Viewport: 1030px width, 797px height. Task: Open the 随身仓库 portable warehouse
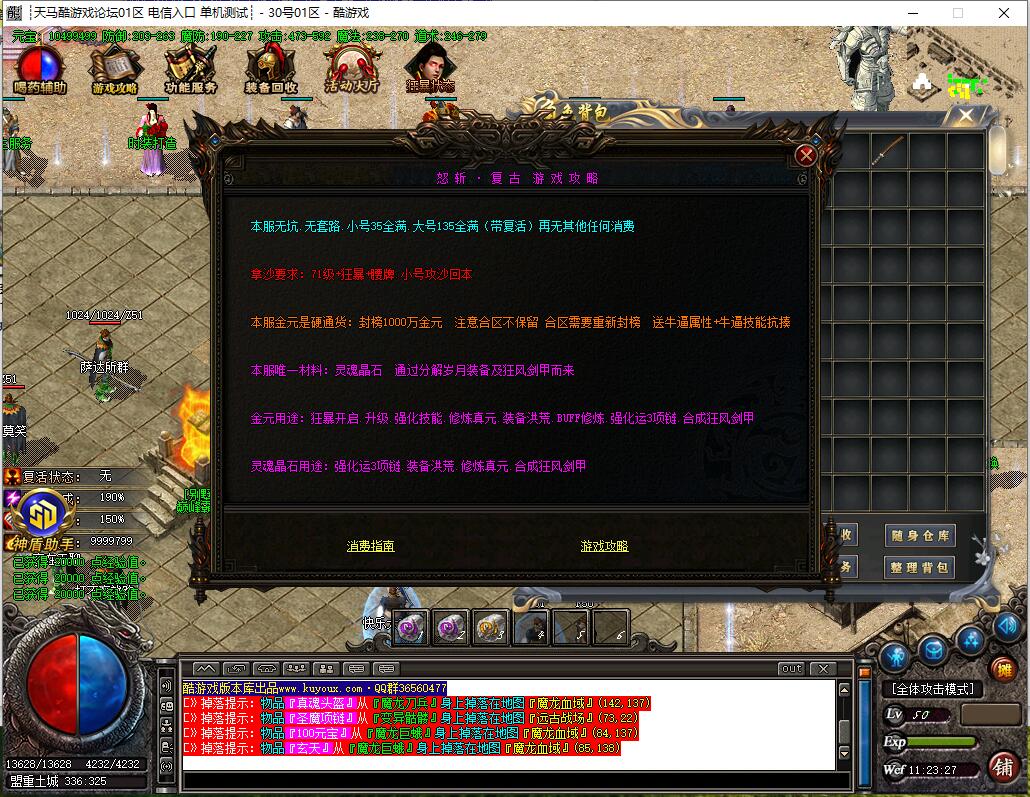coord(920,536)
